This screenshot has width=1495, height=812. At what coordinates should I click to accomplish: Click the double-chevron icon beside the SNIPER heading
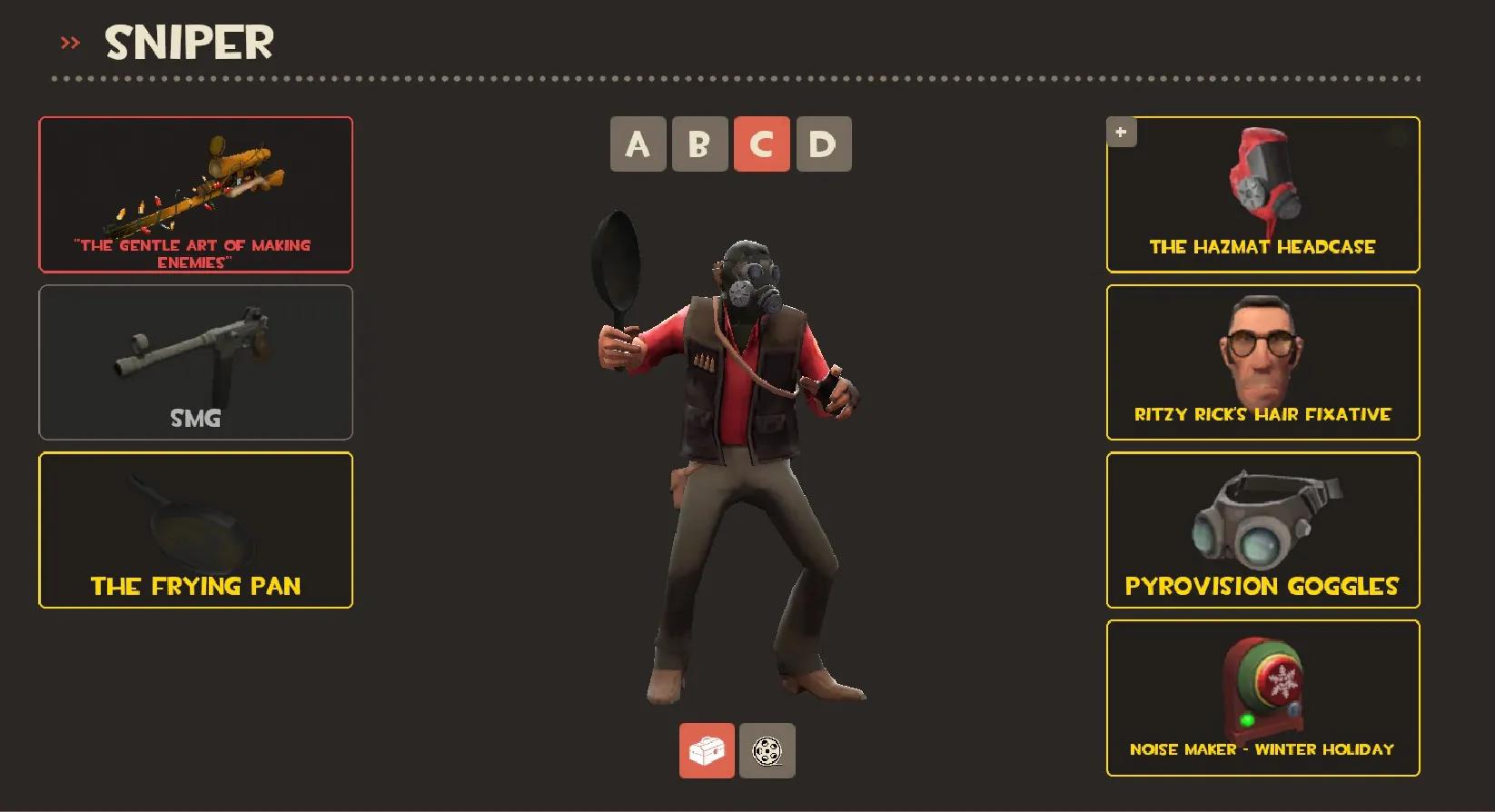coord(70,42)
